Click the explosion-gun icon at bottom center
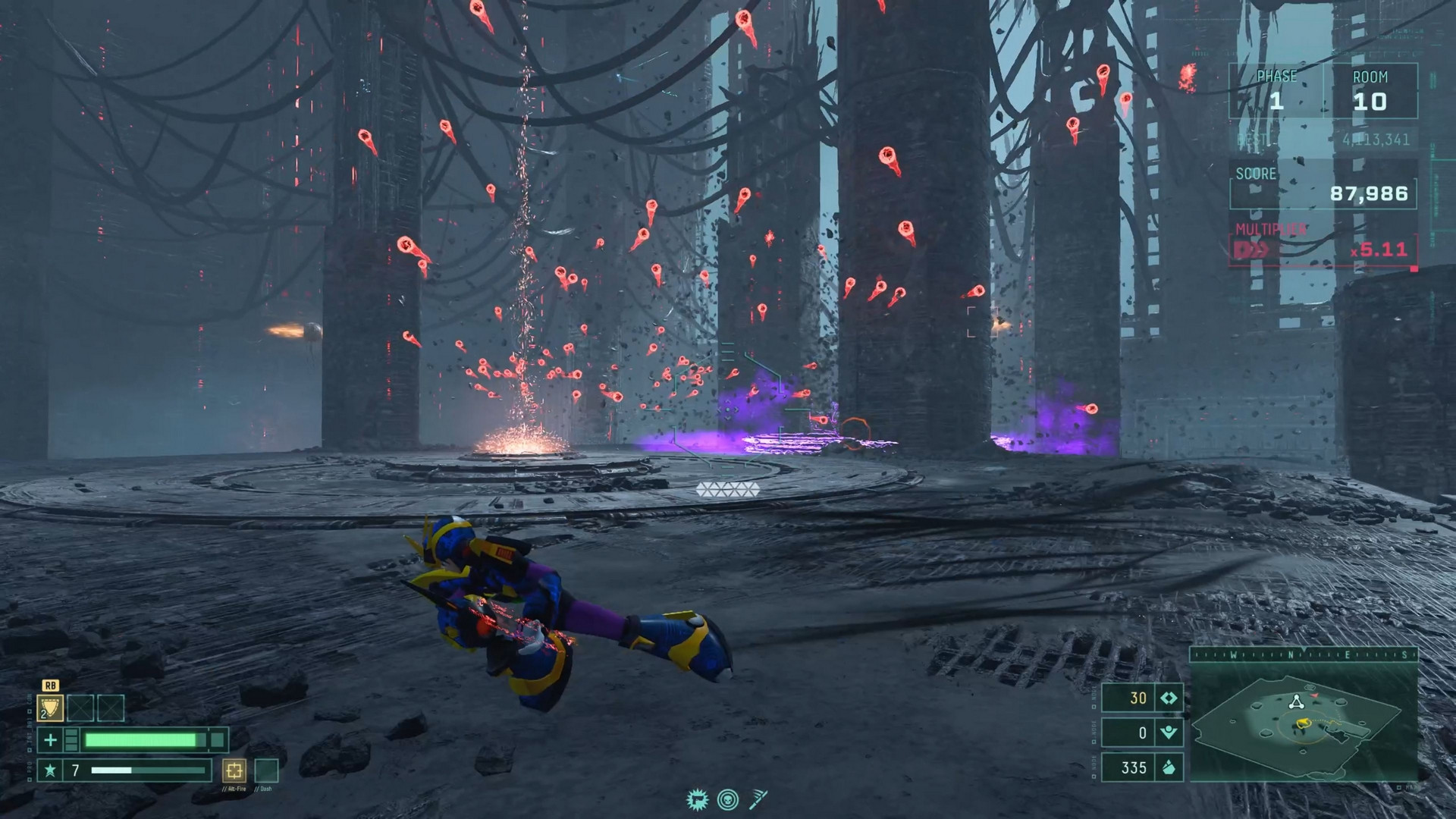The height and width of the screenshot is (819, 1456). tap(697, 799)
